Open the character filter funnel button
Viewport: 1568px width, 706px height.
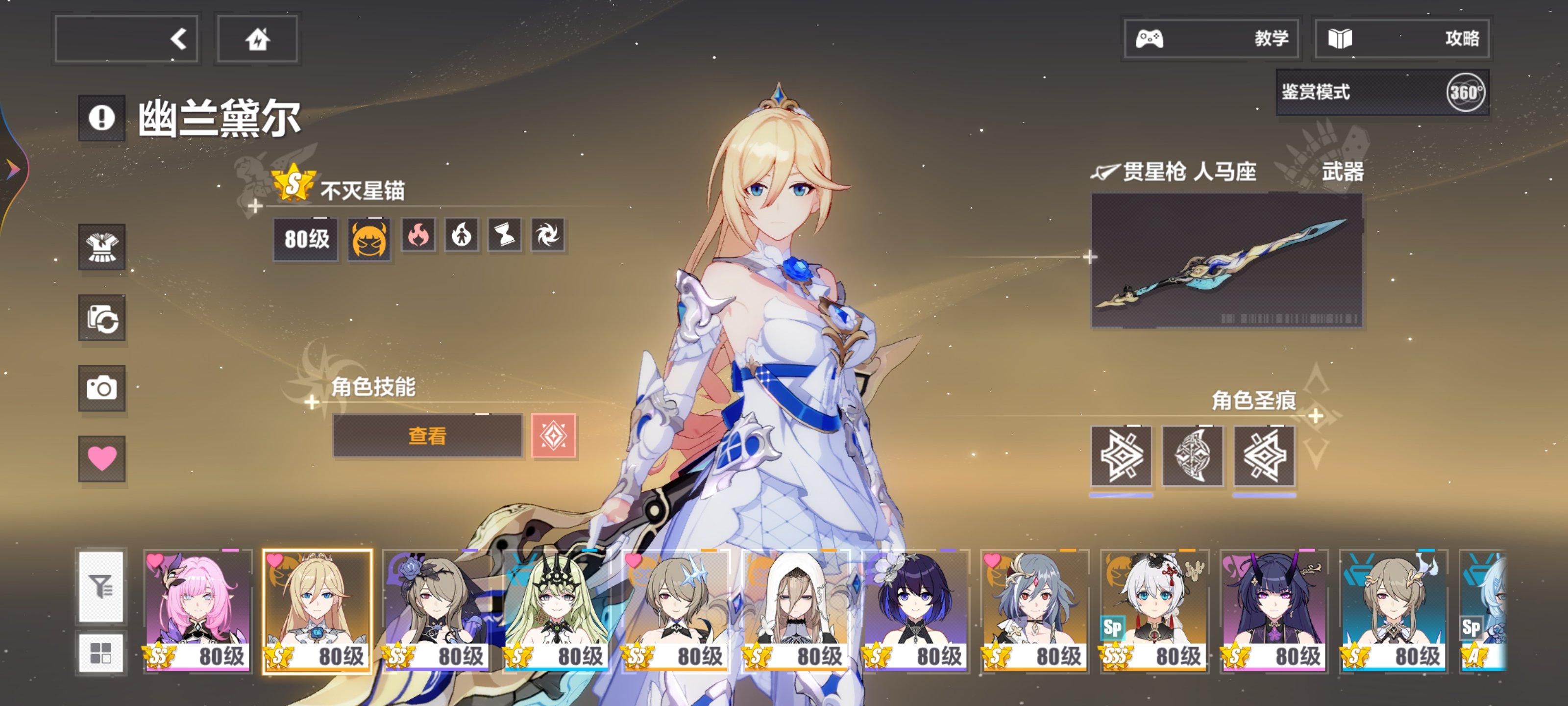click(101, 587)
